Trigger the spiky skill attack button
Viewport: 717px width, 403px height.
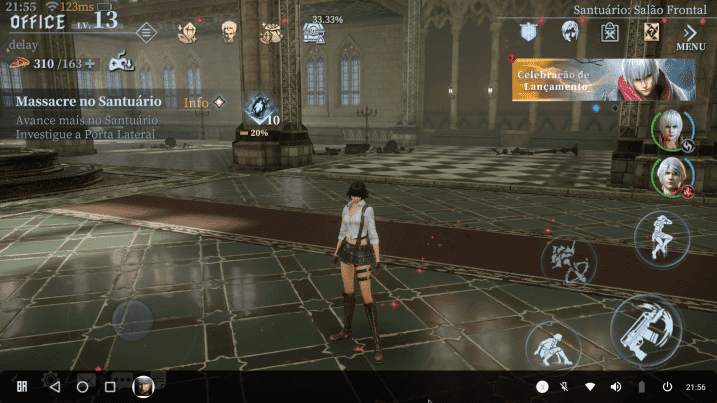pos(568,260)
